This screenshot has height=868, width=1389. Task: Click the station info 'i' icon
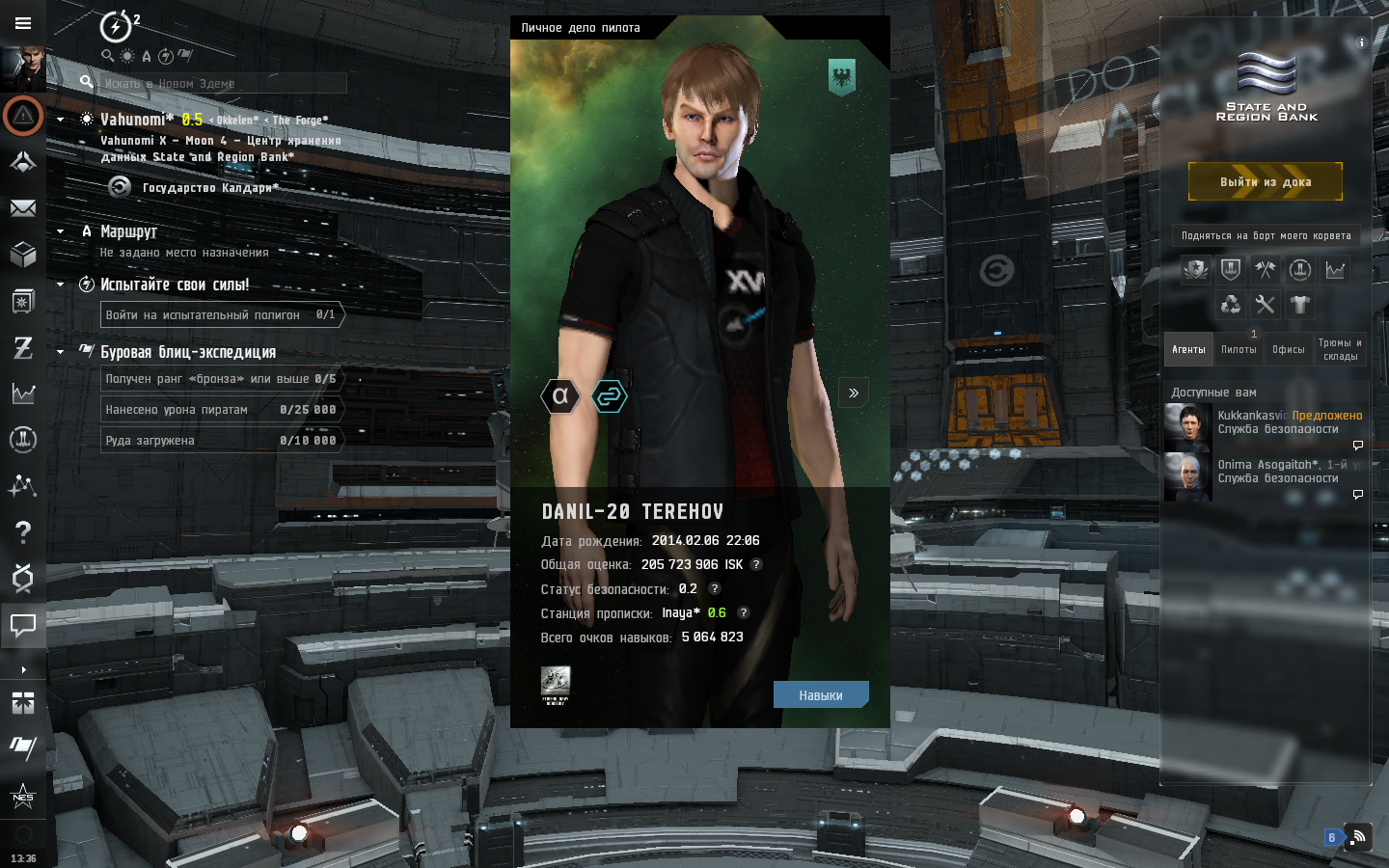click(x=1361, y=42)
